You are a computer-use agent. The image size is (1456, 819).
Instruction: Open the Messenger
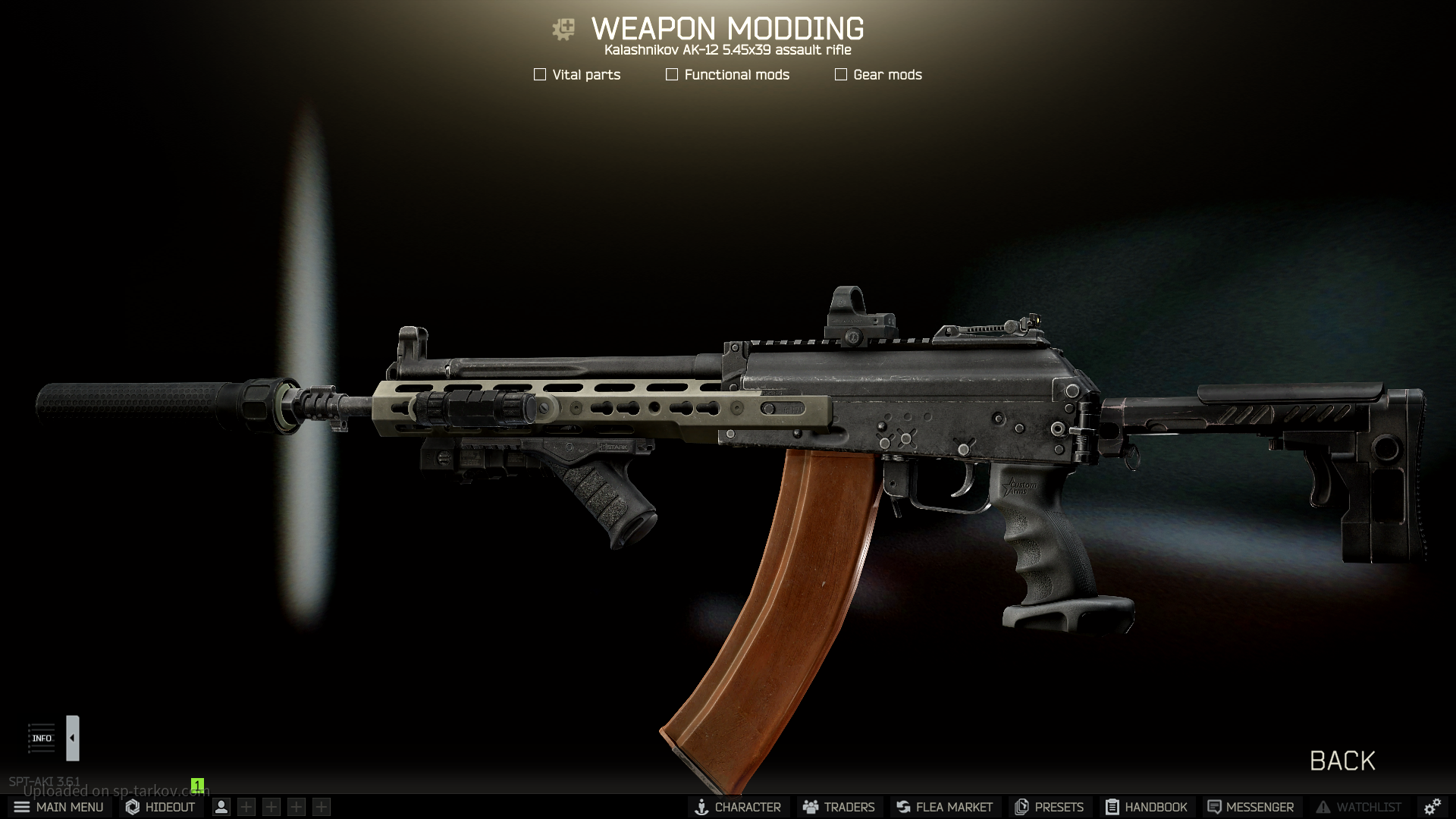(1250, 807)
